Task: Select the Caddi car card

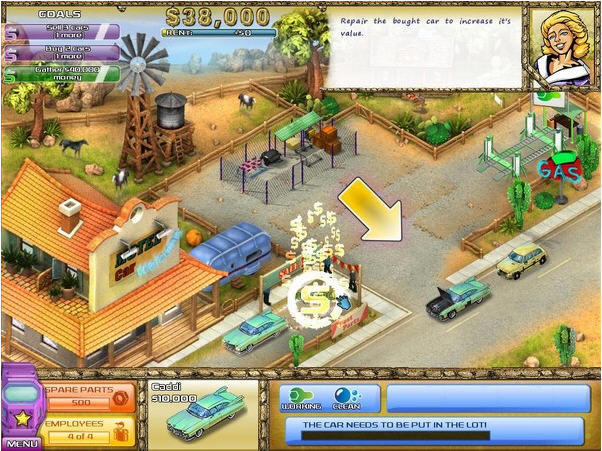Action: pos(198,410)
